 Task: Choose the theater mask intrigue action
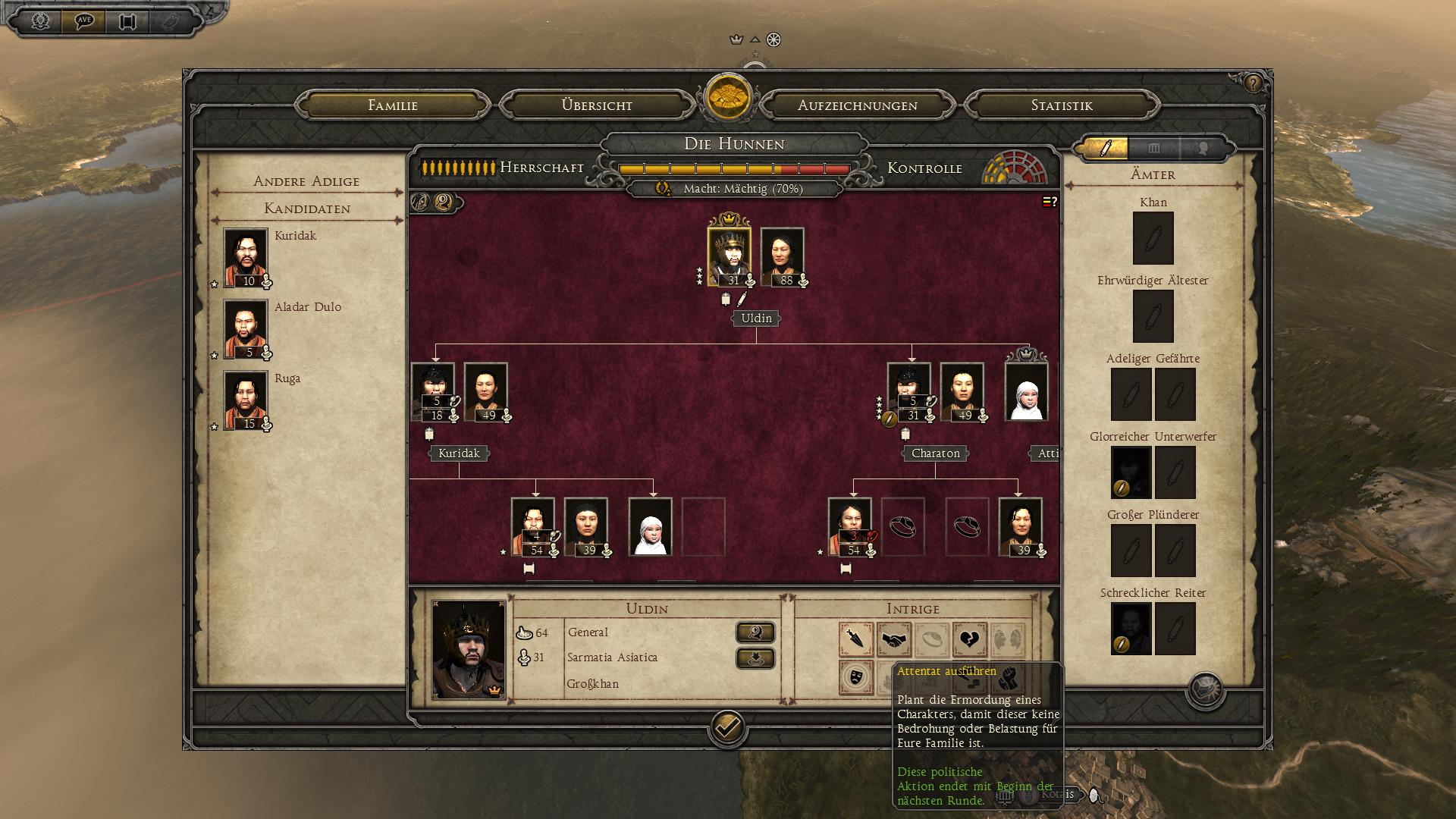(856, 677)
